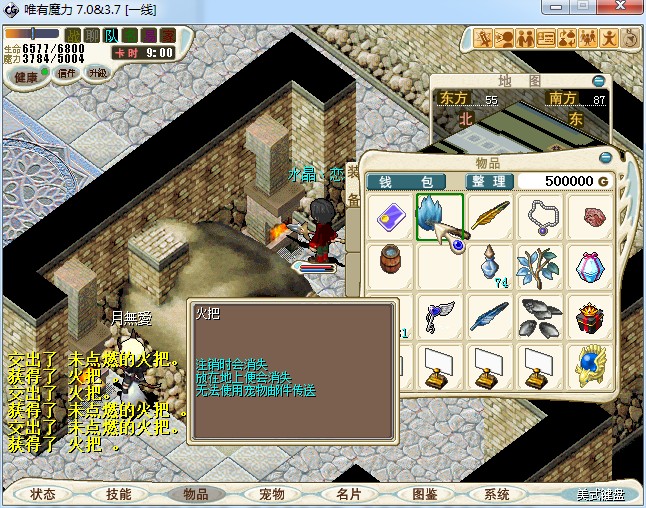Screen dimensions: 646x508
Task: Open the 名片 name card menu
Action: tap(348, 494)
